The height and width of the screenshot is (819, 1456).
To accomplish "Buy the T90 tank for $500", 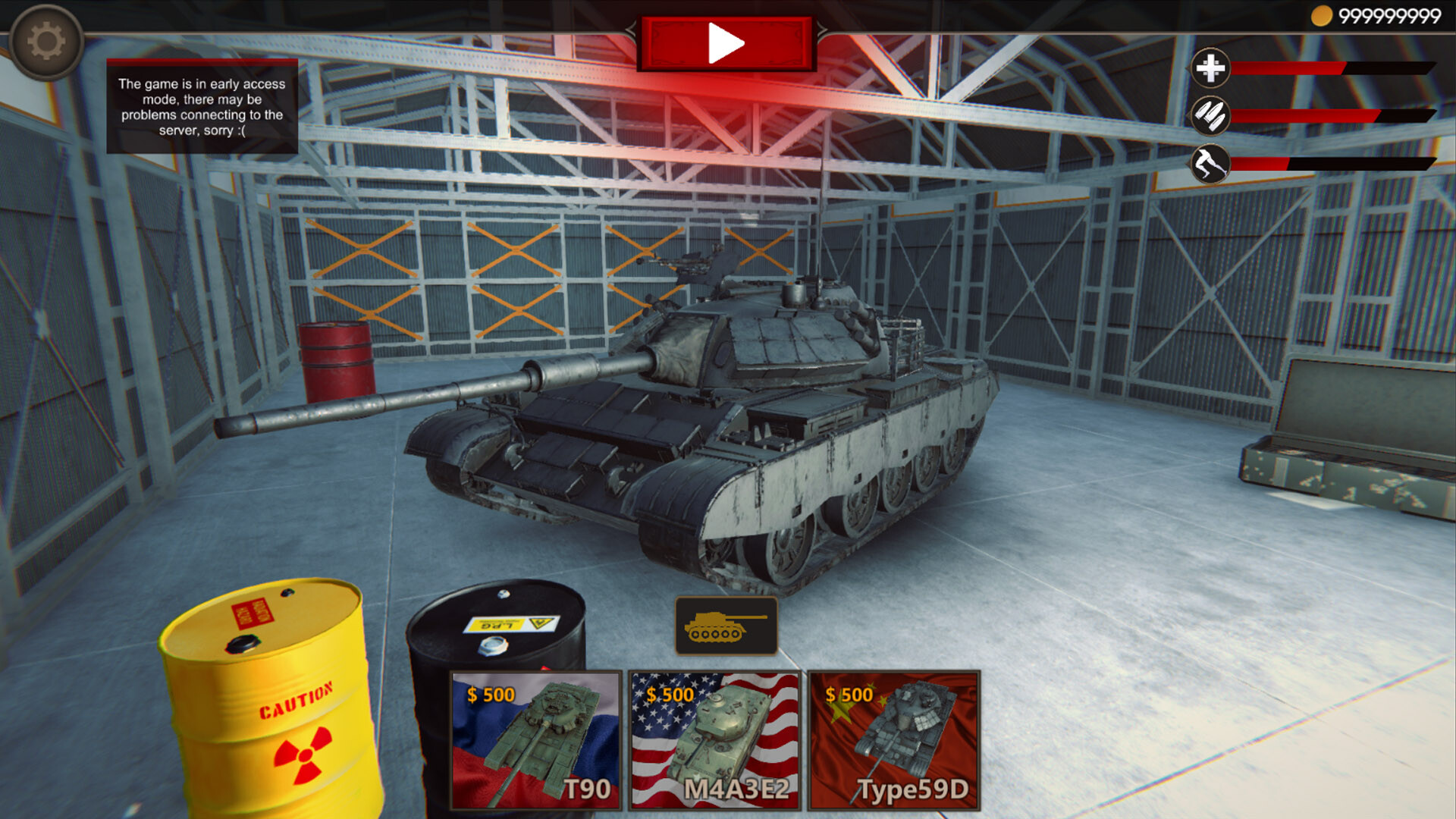I will (535, 743).
